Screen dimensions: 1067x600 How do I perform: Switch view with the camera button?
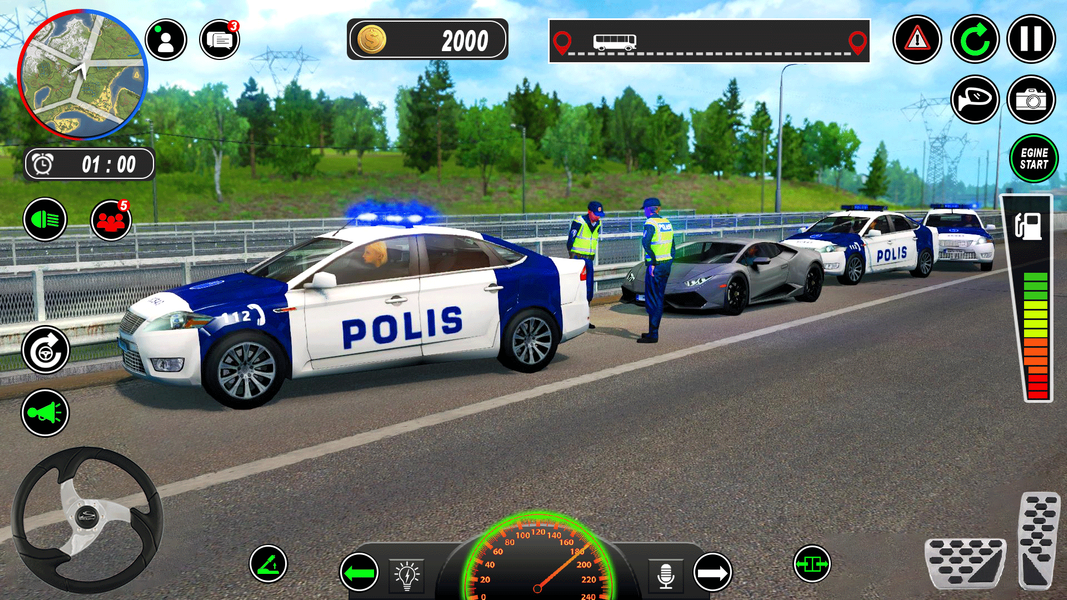click(1031, 99)
